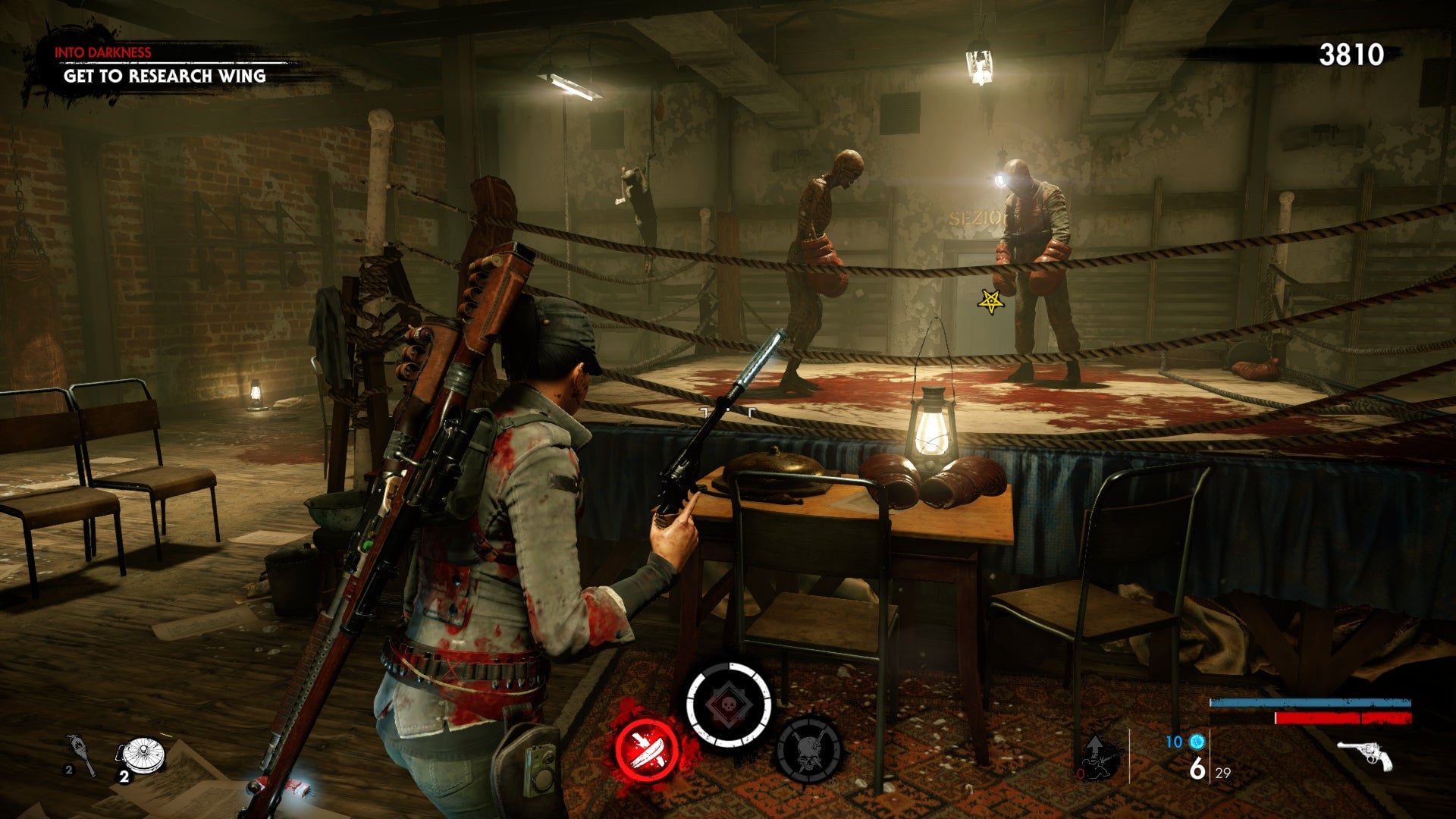Click the yellow pentagram objective marker
The height and width of the screenshot is (819, 1456).
coord(990,302)
